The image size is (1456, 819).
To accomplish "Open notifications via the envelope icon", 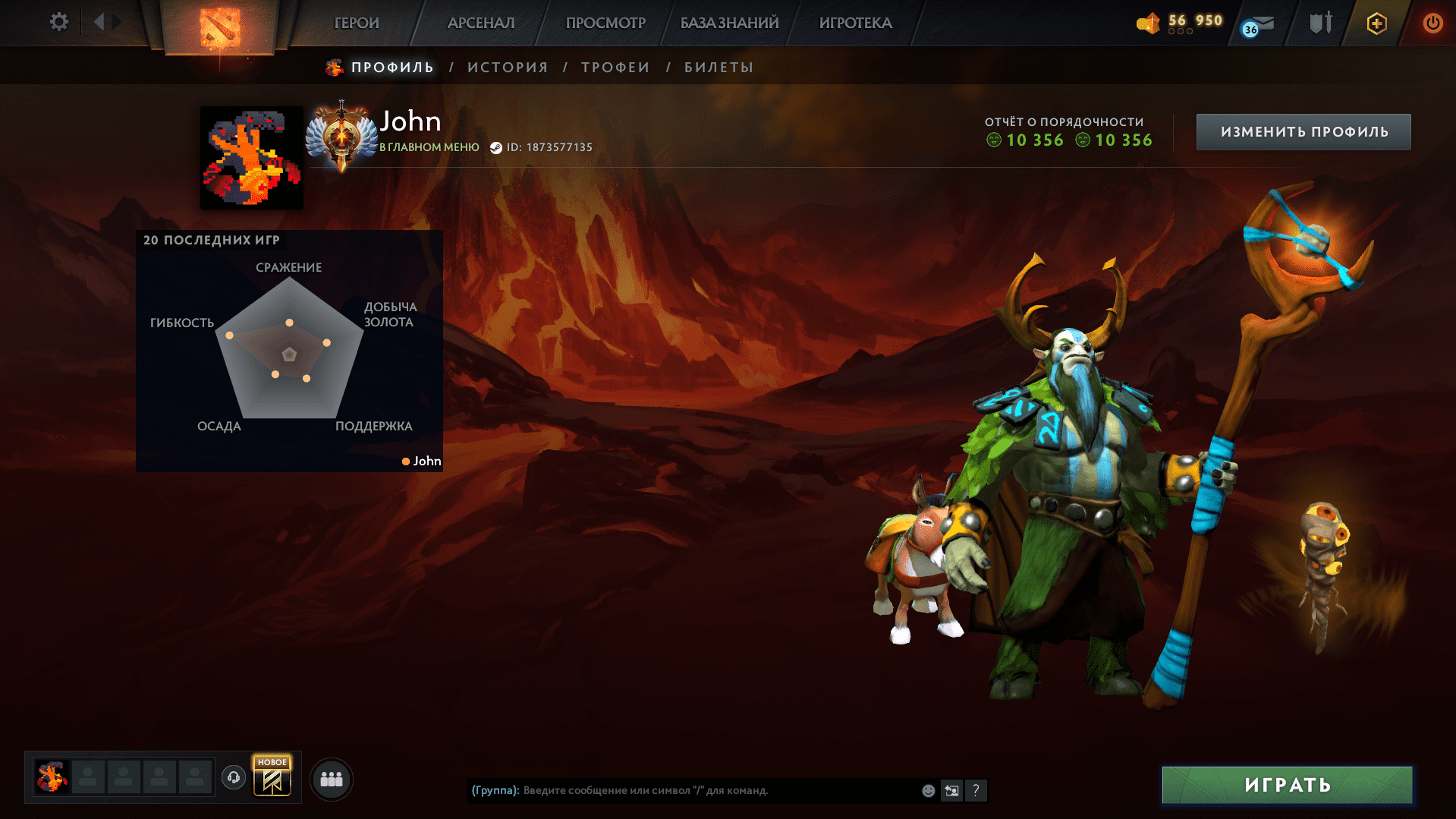I will (x=1259, y=23).
